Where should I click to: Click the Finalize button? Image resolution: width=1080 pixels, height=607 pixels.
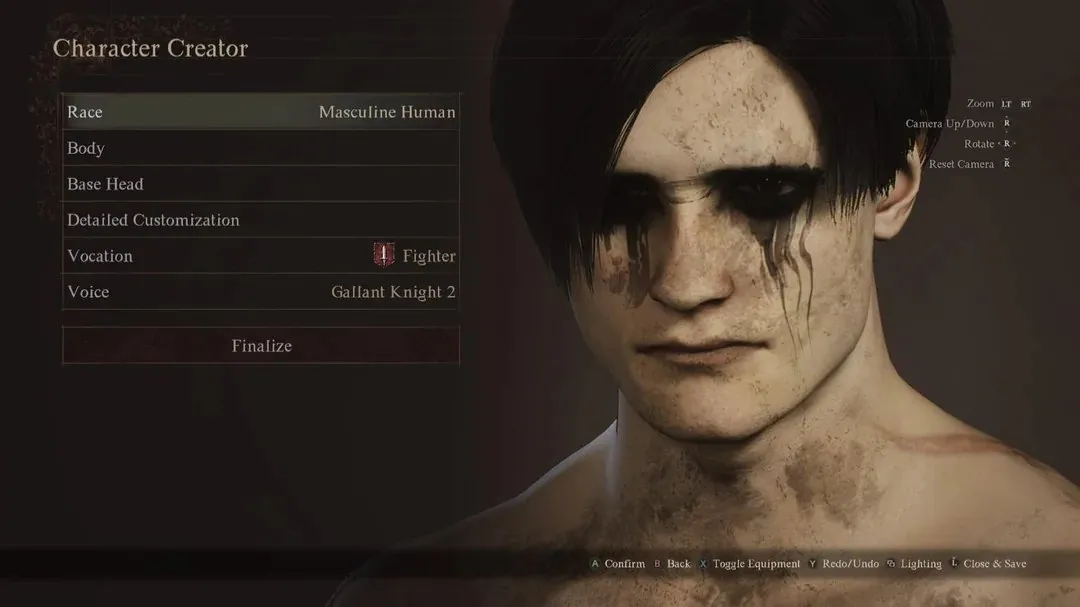coord(261,346)
